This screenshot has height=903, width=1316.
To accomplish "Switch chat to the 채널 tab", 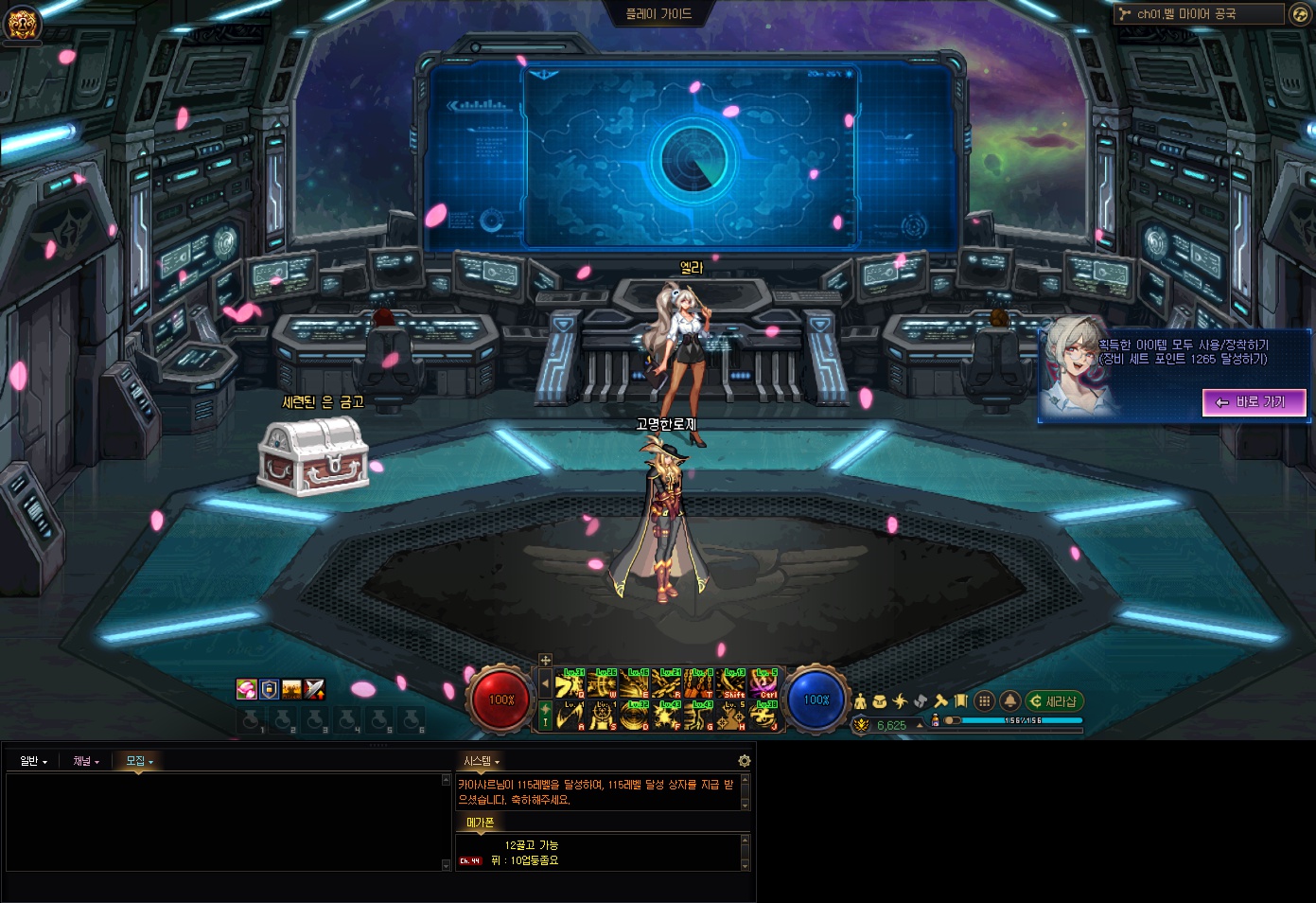I will [x=86, y=761].
